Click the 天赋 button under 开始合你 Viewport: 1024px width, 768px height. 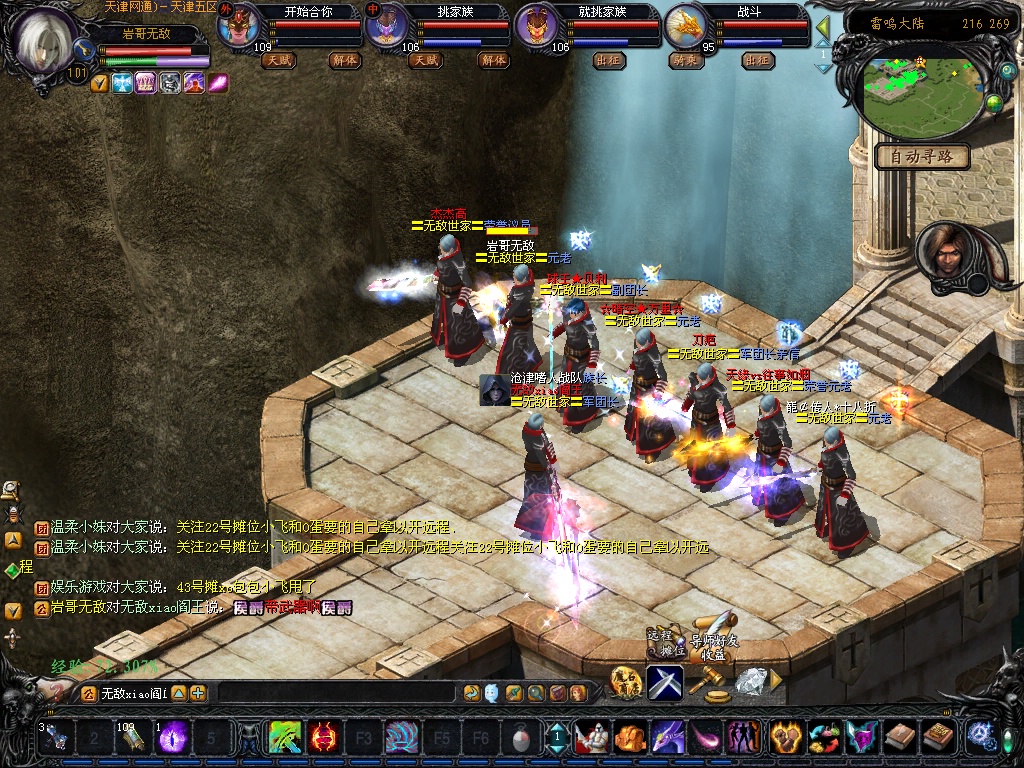278,60
